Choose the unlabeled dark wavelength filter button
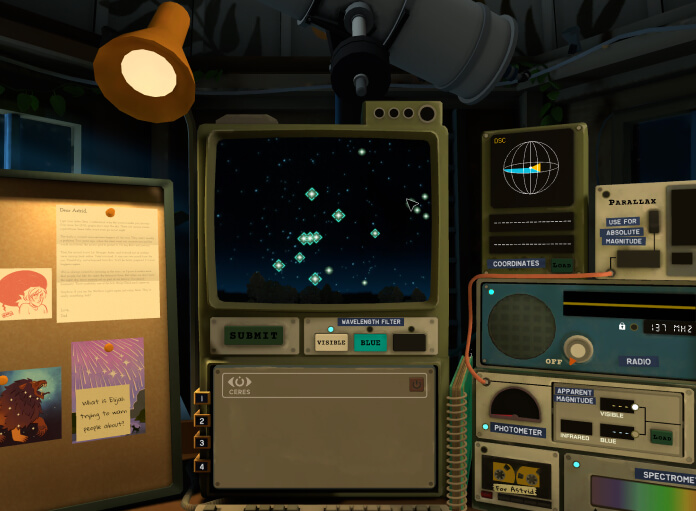The image size is (696, 511). click(409, 342)
